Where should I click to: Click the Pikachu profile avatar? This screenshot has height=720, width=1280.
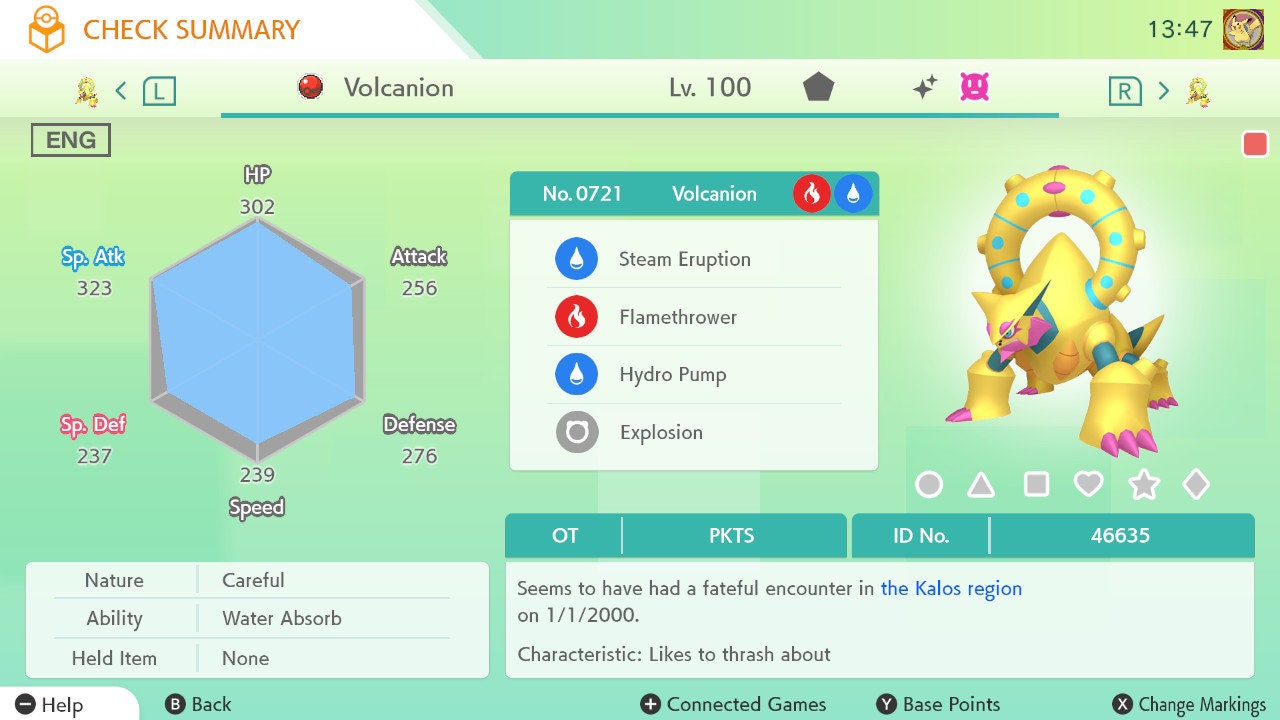[1243, 29]
